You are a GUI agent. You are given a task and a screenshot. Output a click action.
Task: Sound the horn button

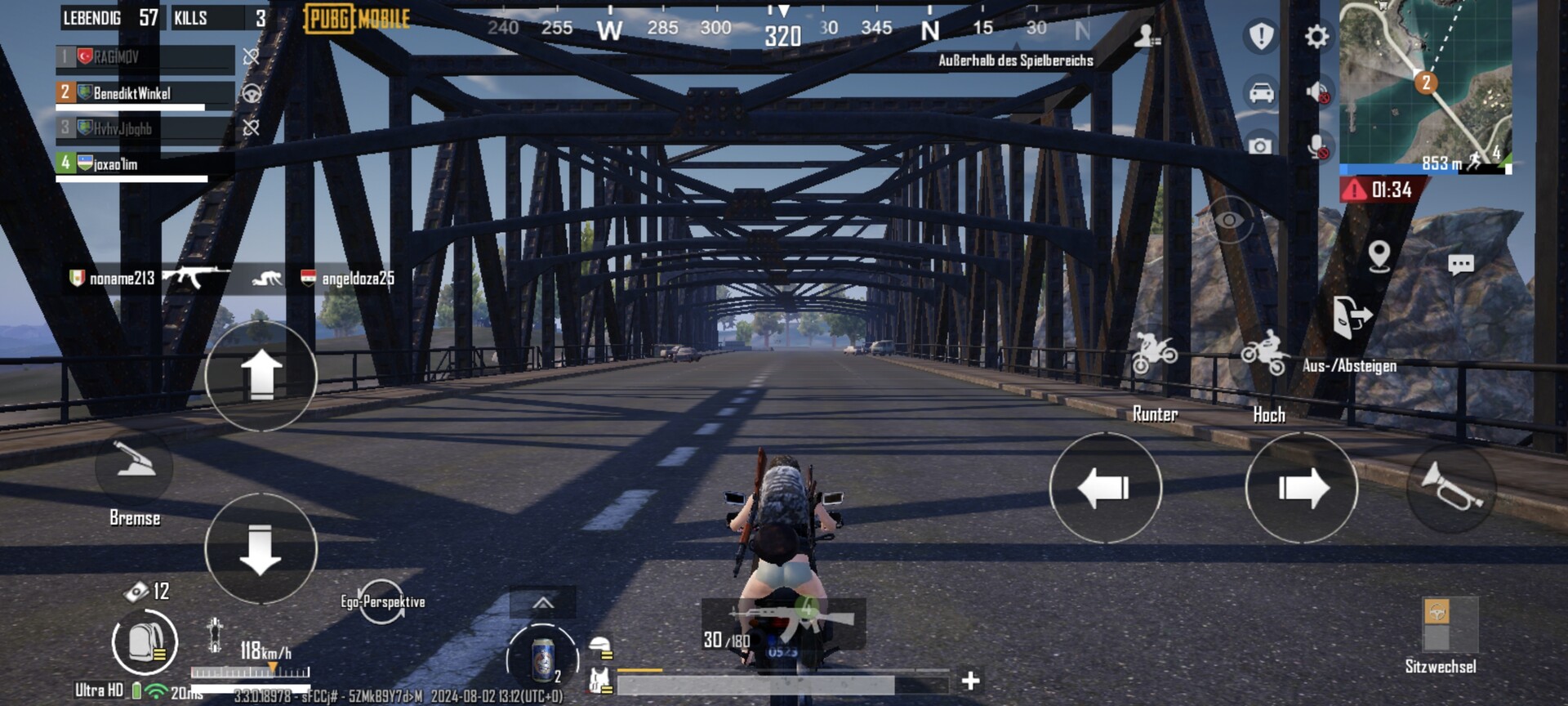click(x=1451, y=488)
